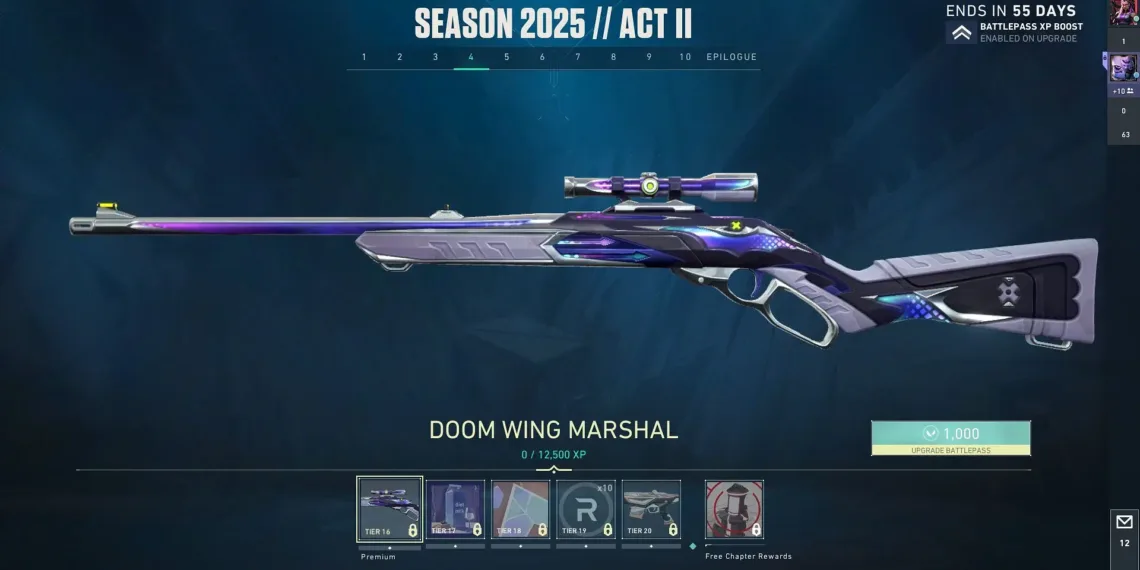This screenshot has width=1140, height=570.
Task: Go to chapter 2
Action: pyautogui.click(x=400, y=57)
